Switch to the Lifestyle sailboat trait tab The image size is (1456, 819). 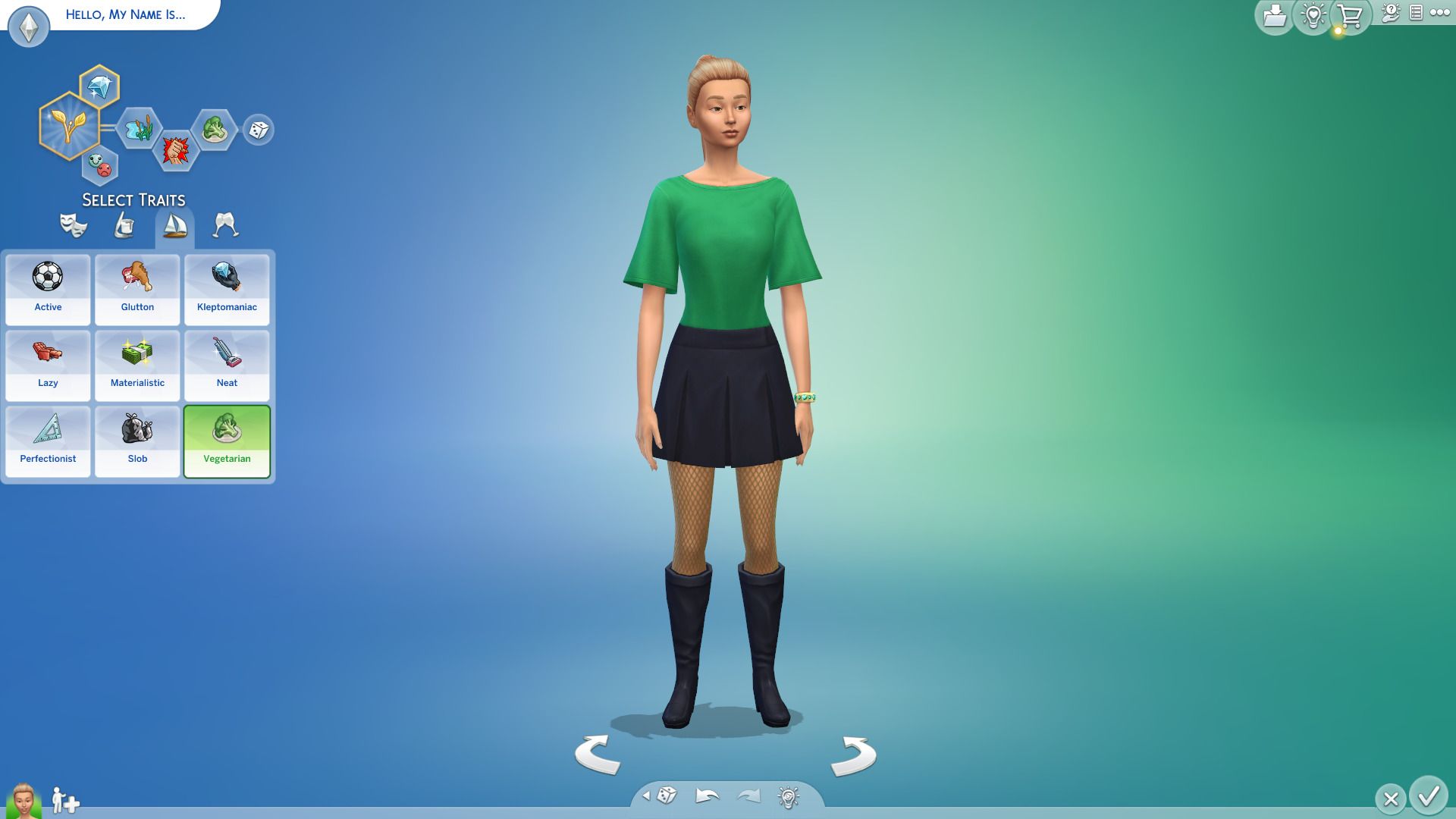click(x=176, y=225)
